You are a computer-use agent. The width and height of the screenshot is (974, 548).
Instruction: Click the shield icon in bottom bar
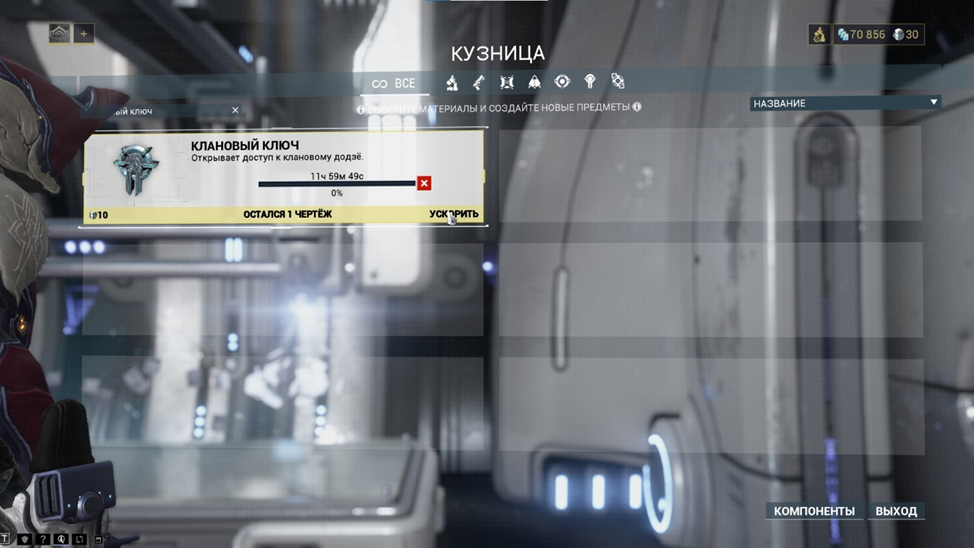24,540
